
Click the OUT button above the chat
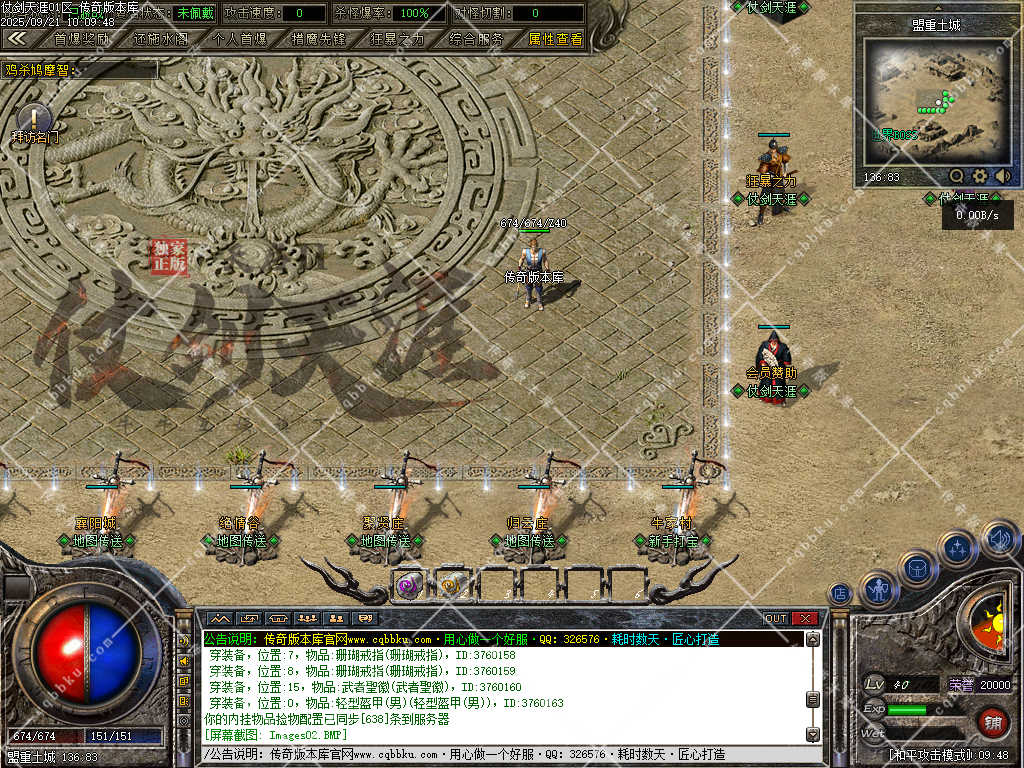click(x=776, y=618)
